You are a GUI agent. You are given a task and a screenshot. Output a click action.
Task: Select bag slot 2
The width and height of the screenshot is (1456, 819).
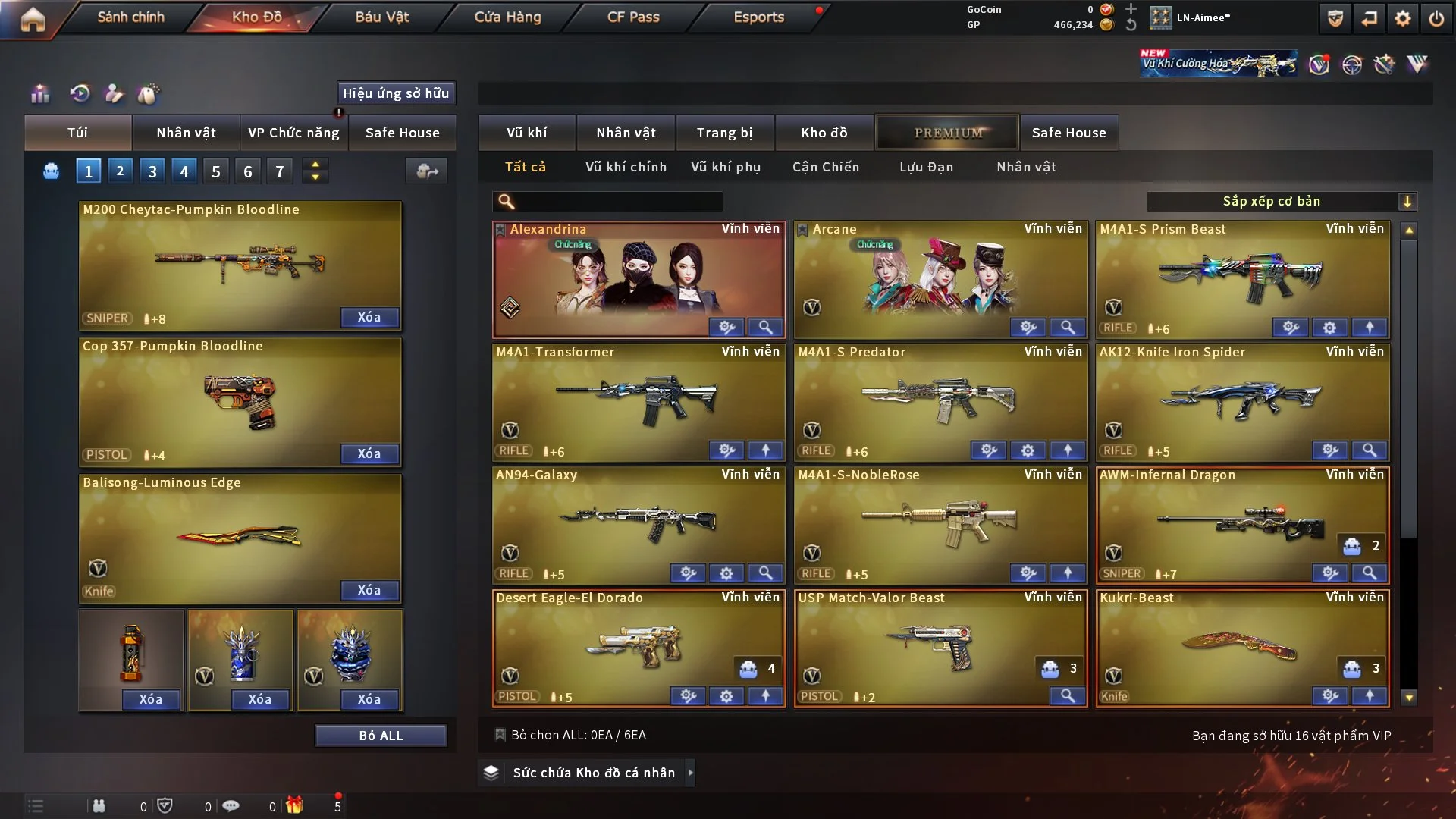[x=120, y=171]
